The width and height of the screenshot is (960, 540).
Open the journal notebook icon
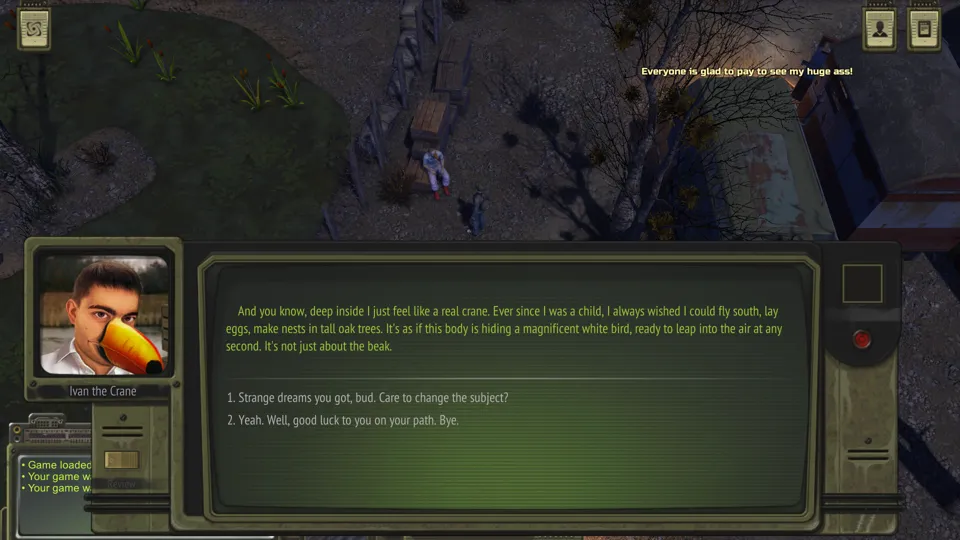(924, 29)
